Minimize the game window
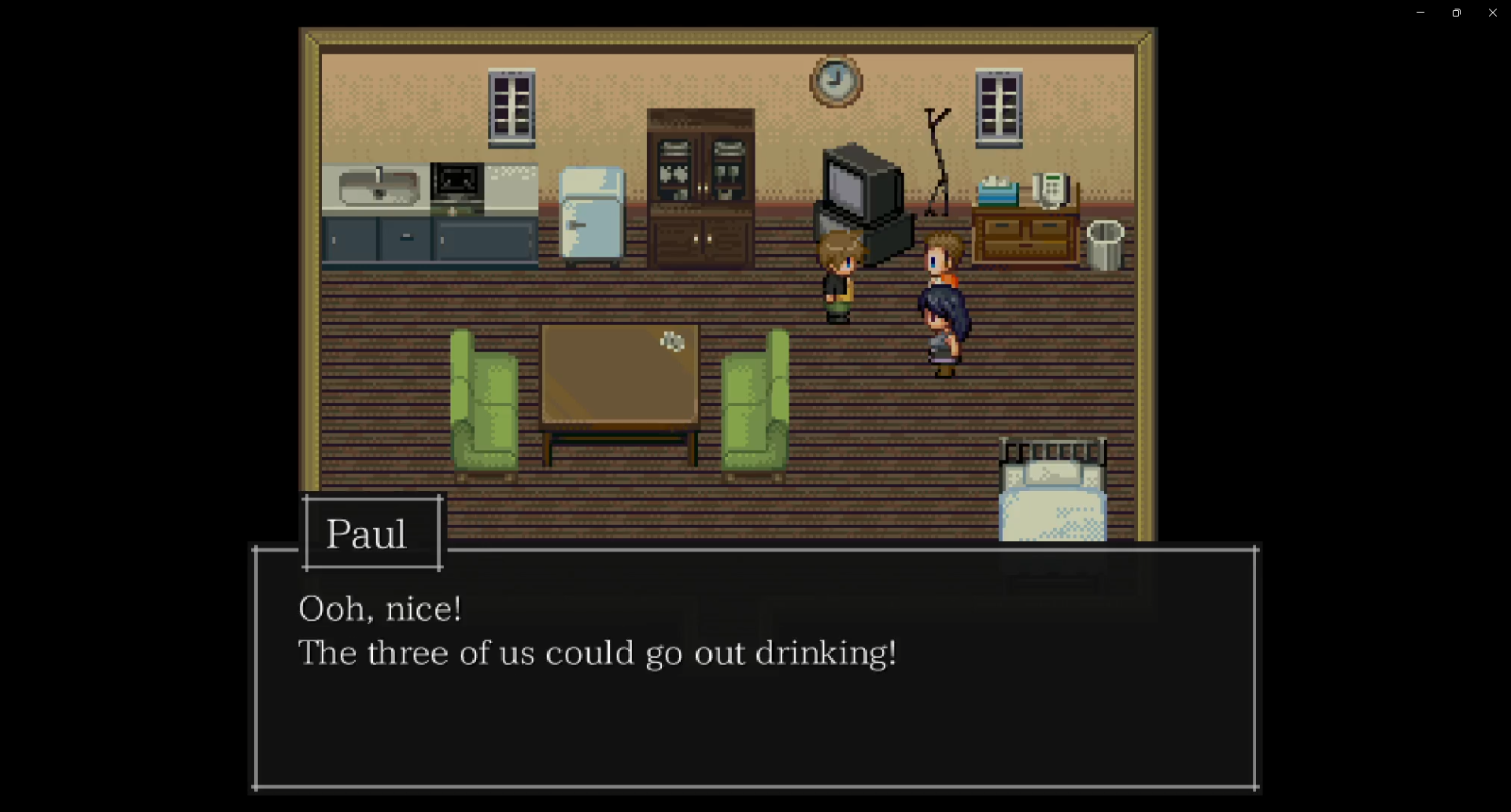 coord(1420,13)
